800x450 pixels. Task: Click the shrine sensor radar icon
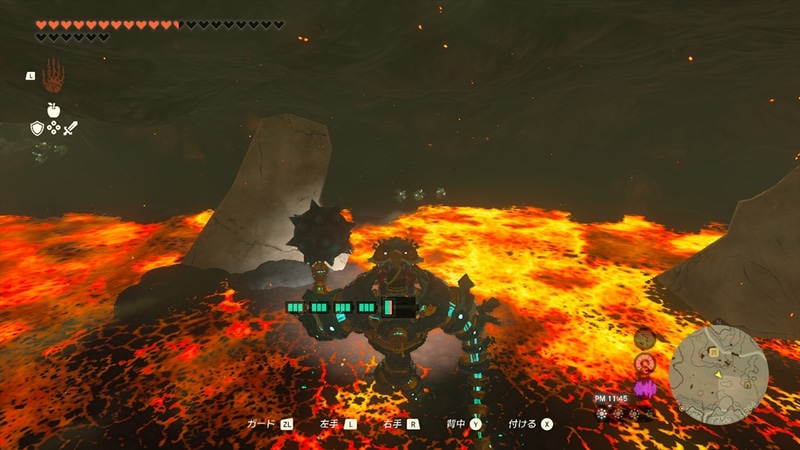pyautogui.click(x=644, y=339)
